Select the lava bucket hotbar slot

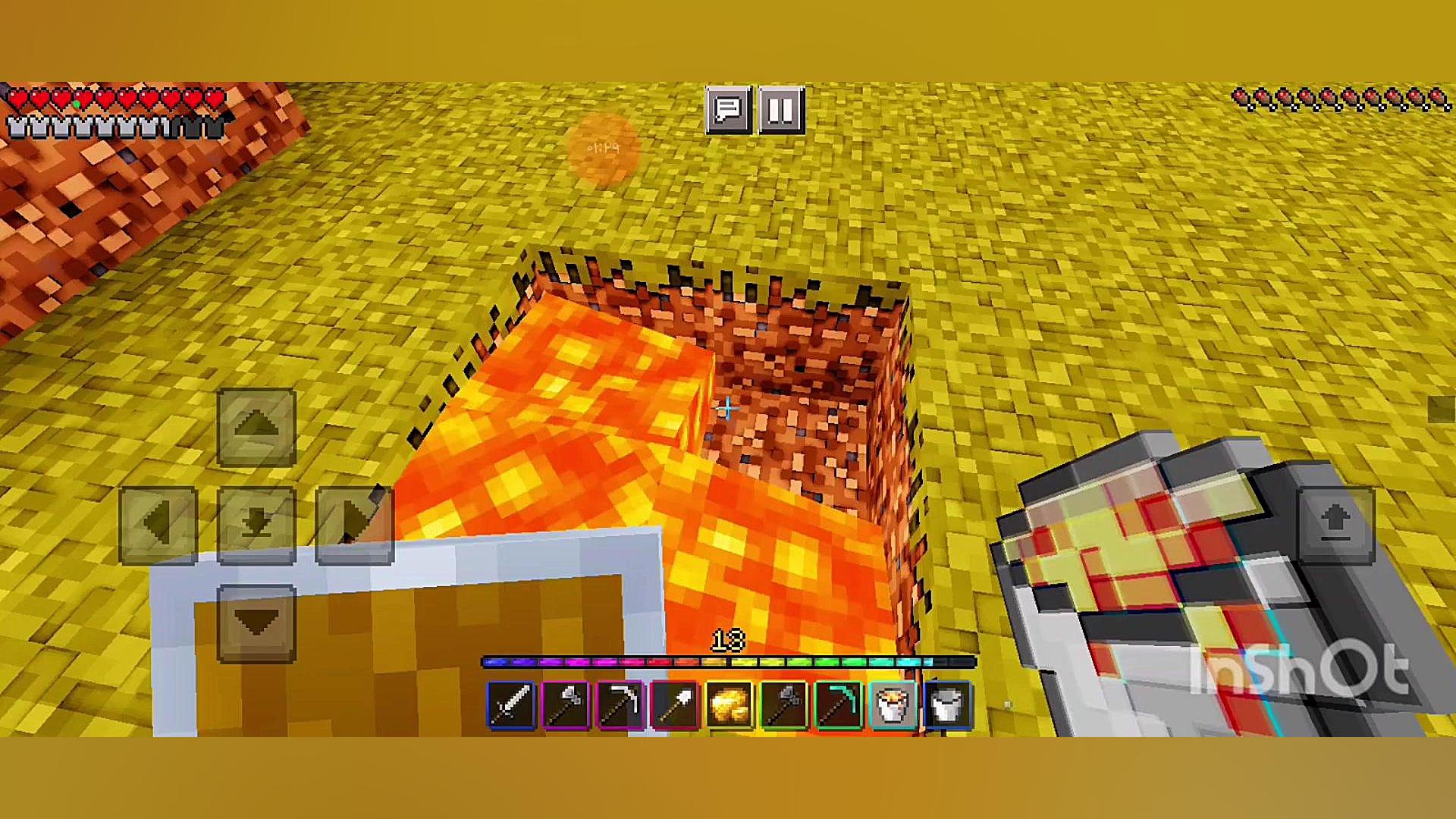pyautogui.click(x=893, y=705)
